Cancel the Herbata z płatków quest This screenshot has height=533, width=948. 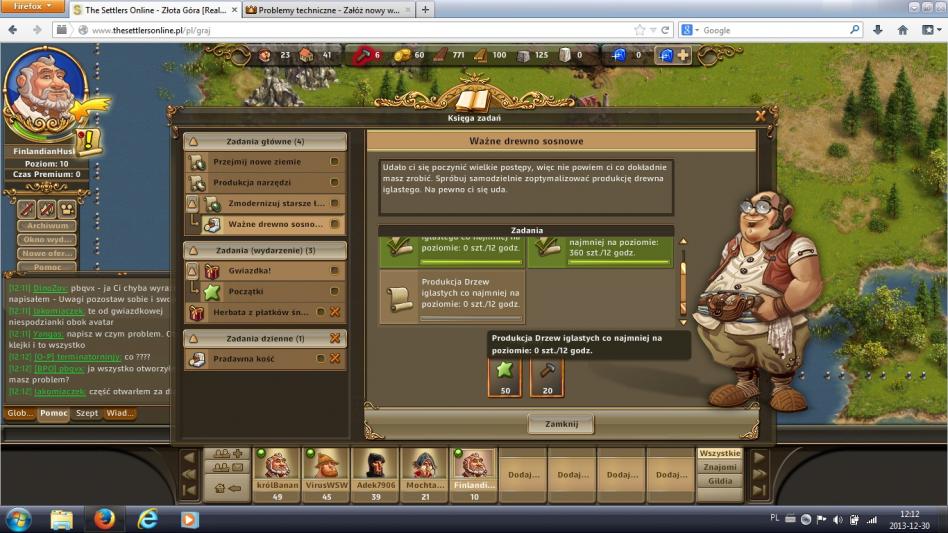[x=335, y=313]
